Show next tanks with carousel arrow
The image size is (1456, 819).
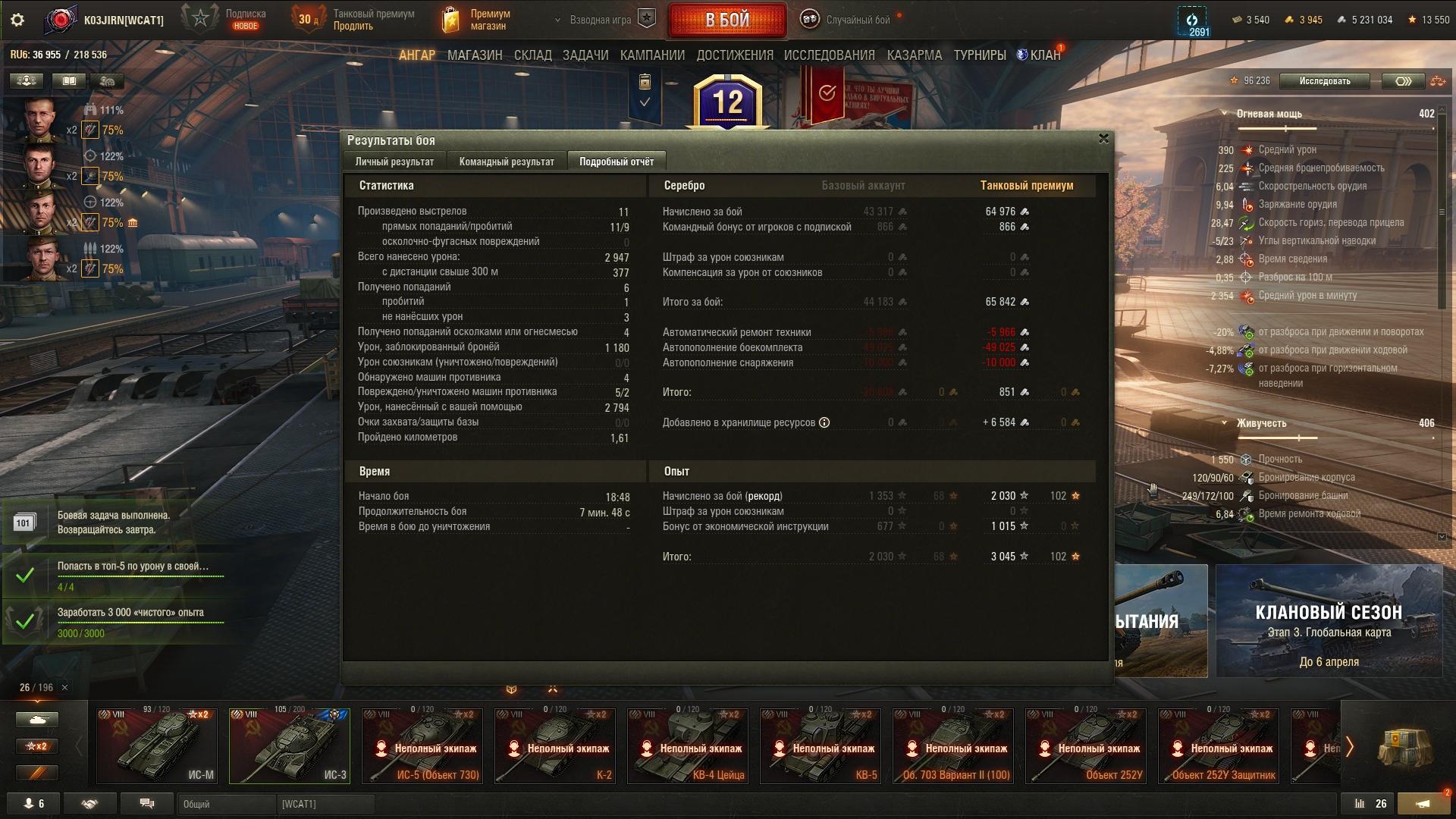click(x=1349, y=747)
